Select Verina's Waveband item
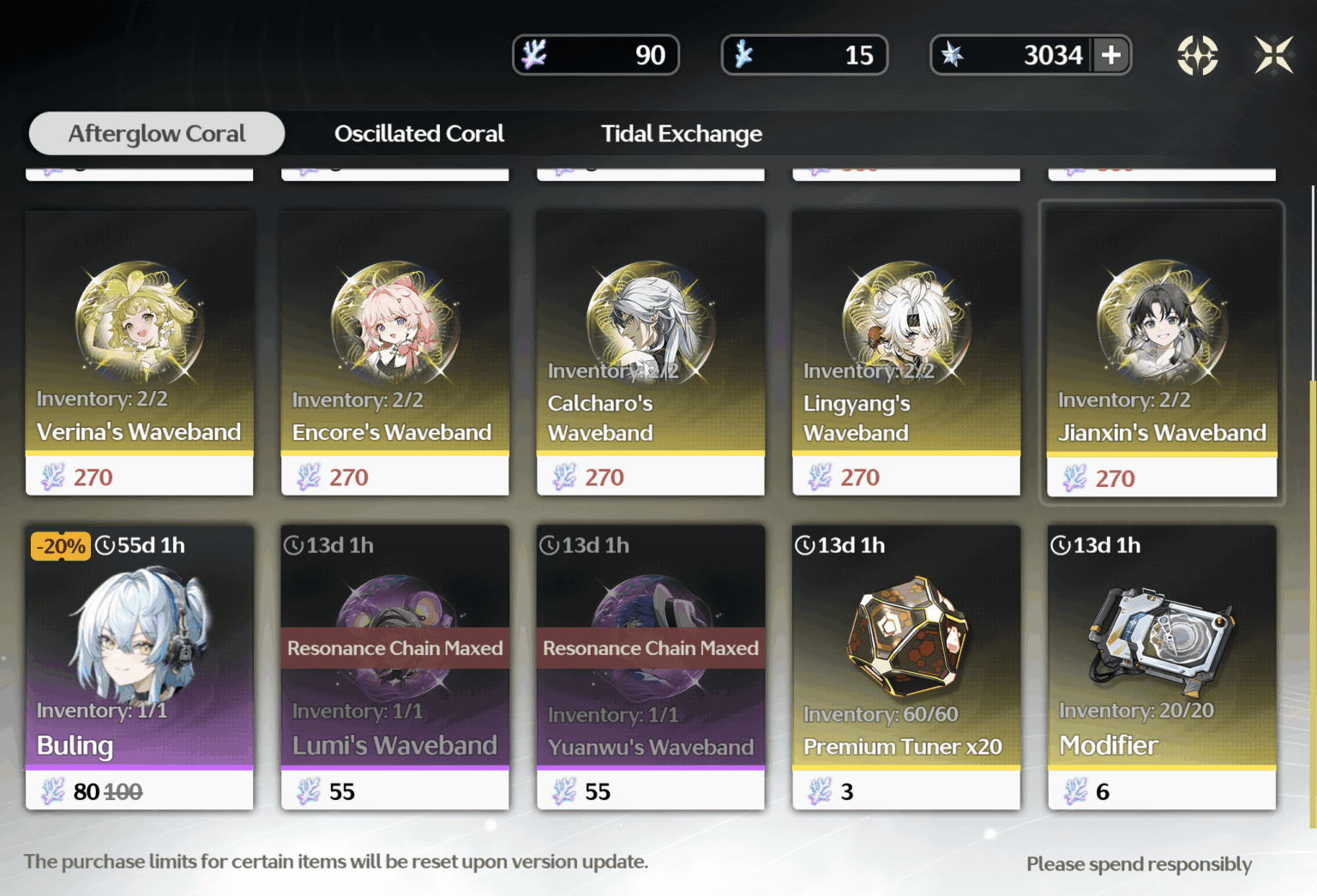Screen dimensions: 1317x896 point(140,352)
